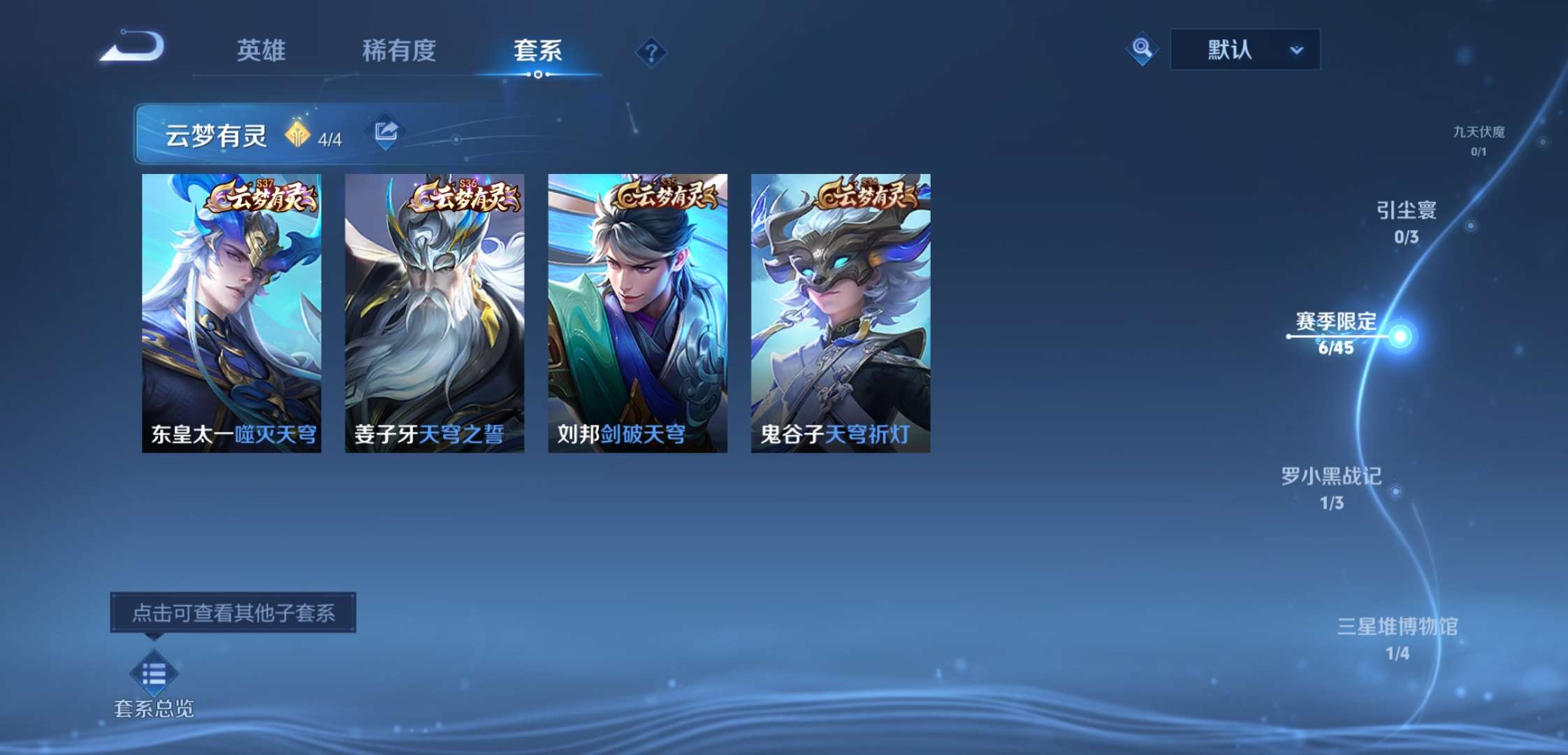Open the 鬼谷子天穹祈灯 skin card
1568x755 pixels.
point(839,308)
